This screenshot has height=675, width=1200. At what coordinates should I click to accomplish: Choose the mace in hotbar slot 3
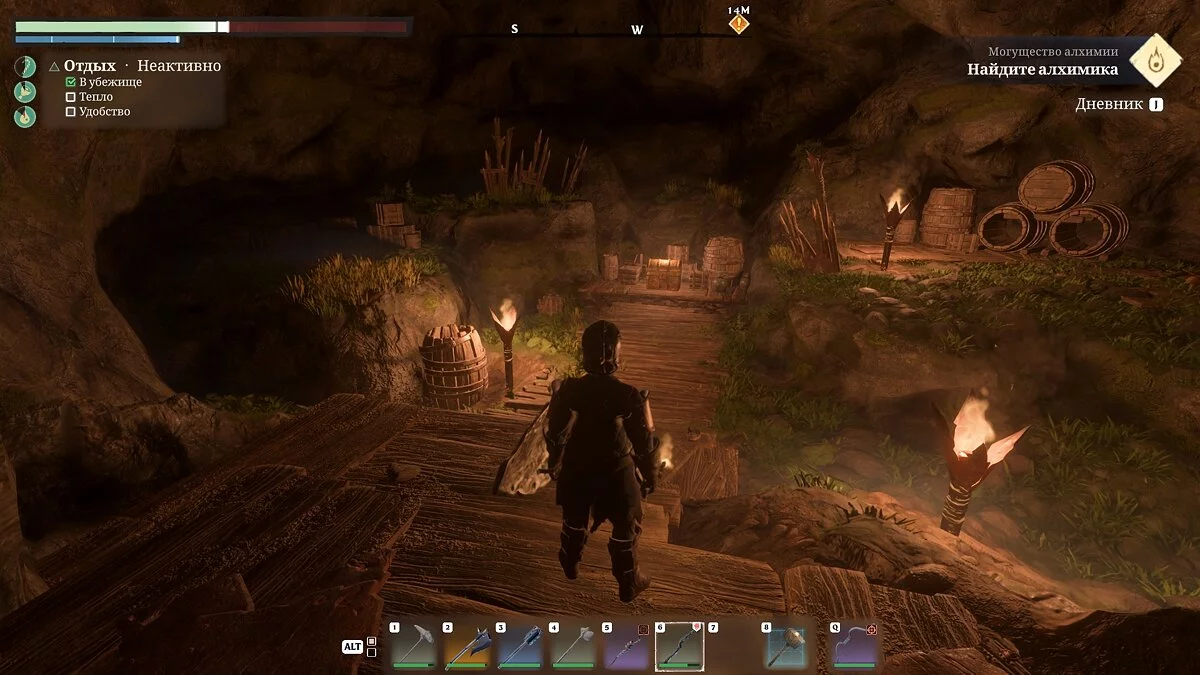coord(519,645)
